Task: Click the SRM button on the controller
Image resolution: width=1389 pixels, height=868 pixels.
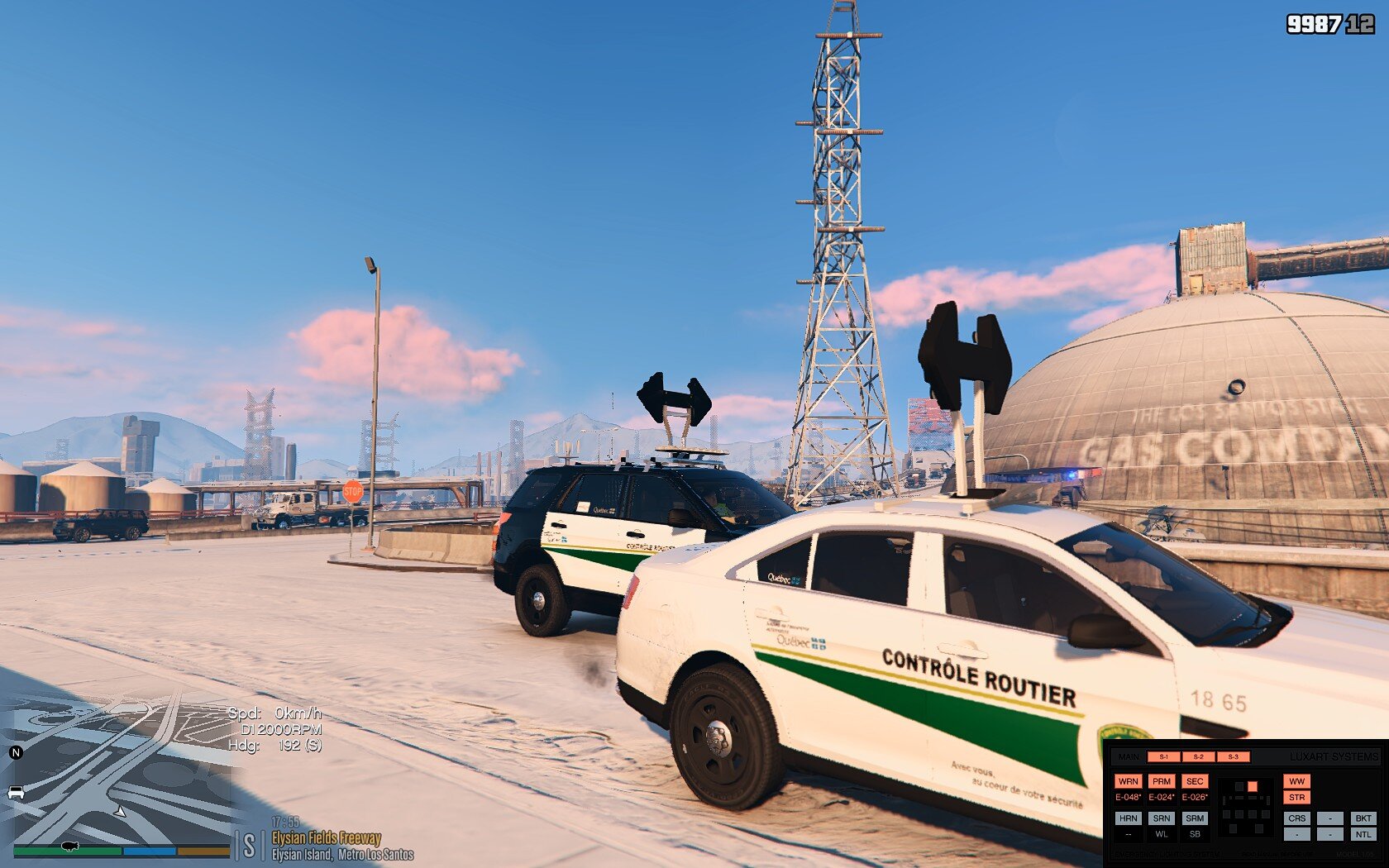Action: coord(1195,818)
